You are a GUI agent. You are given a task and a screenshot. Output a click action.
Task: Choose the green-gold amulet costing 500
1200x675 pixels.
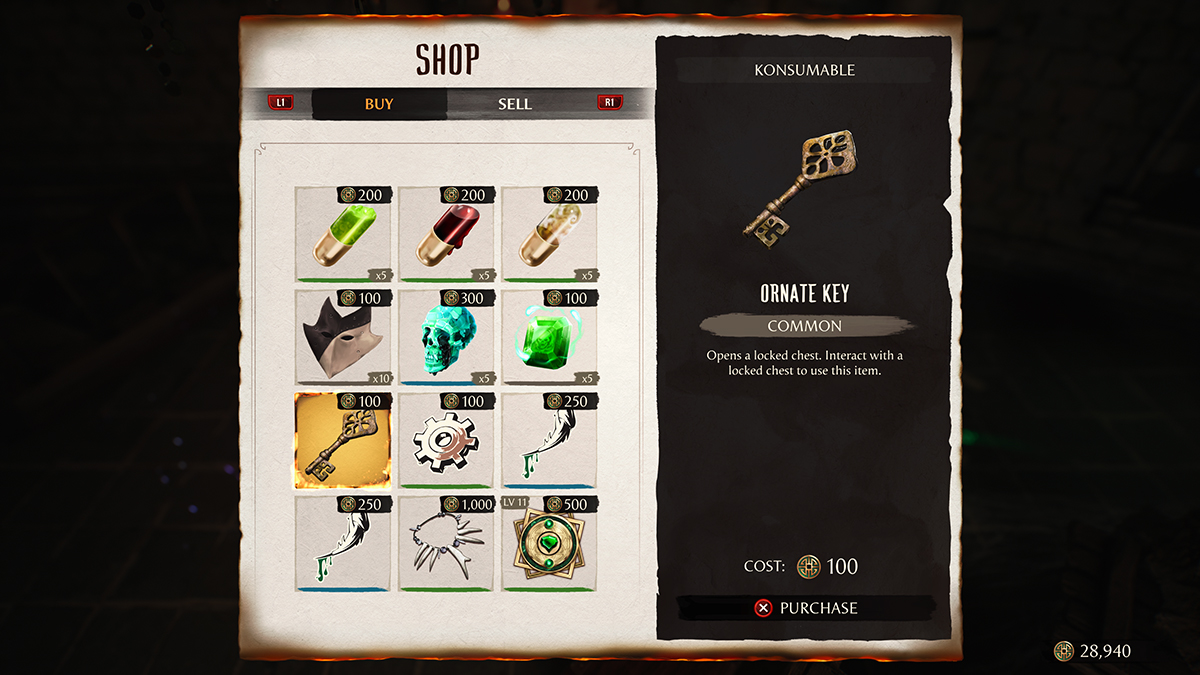click(550, 545)
